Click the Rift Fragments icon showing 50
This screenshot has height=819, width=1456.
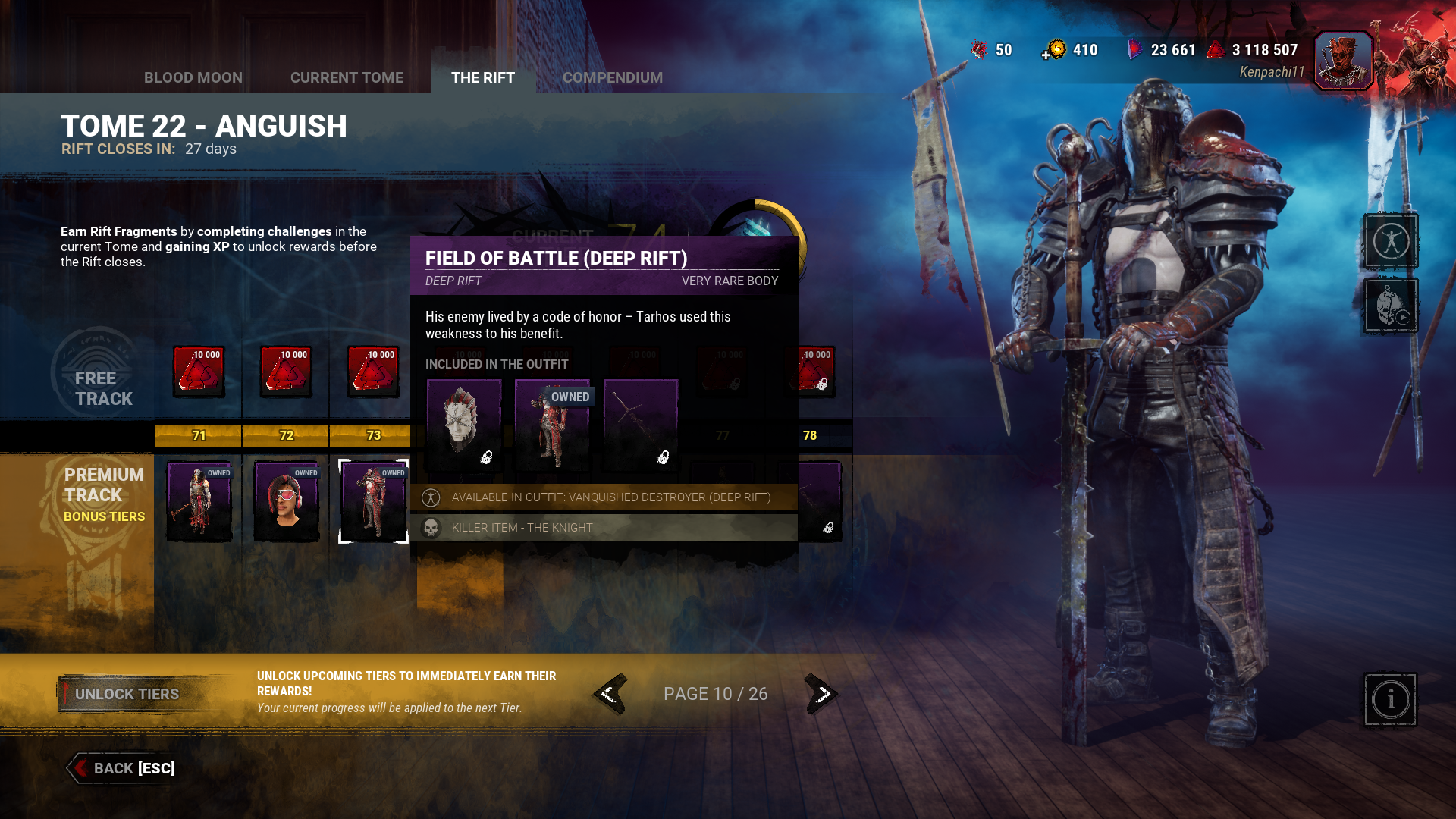[980, 49]
